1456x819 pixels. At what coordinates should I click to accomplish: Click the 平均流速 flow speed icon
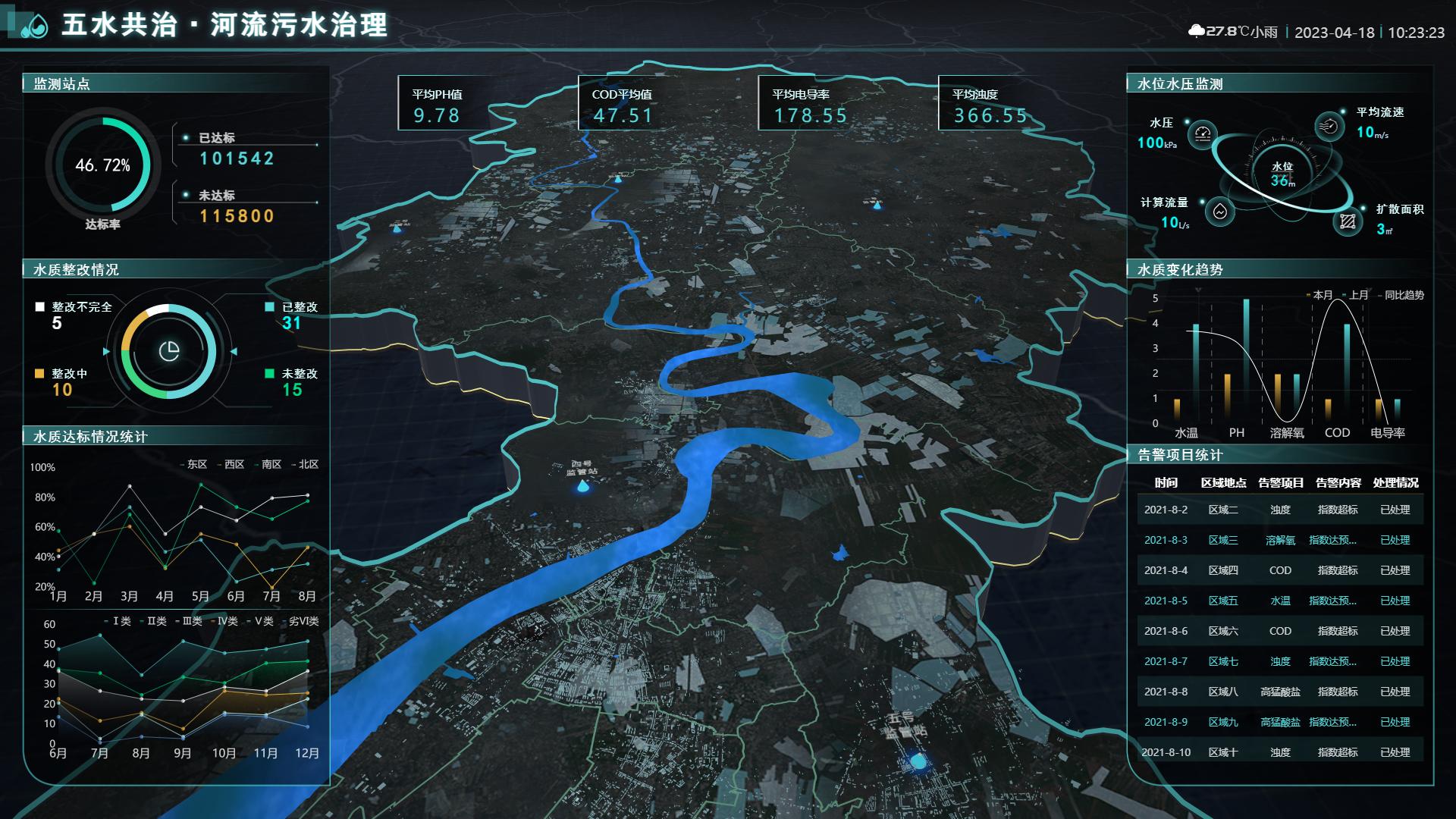(x=1329, y=126)
